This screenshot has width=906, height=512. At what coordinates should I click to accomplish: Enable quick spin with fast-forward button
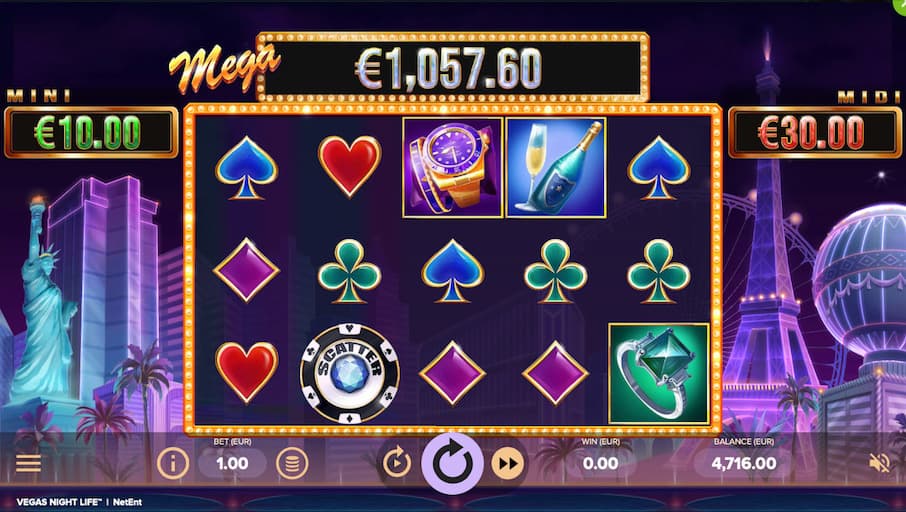509,463
